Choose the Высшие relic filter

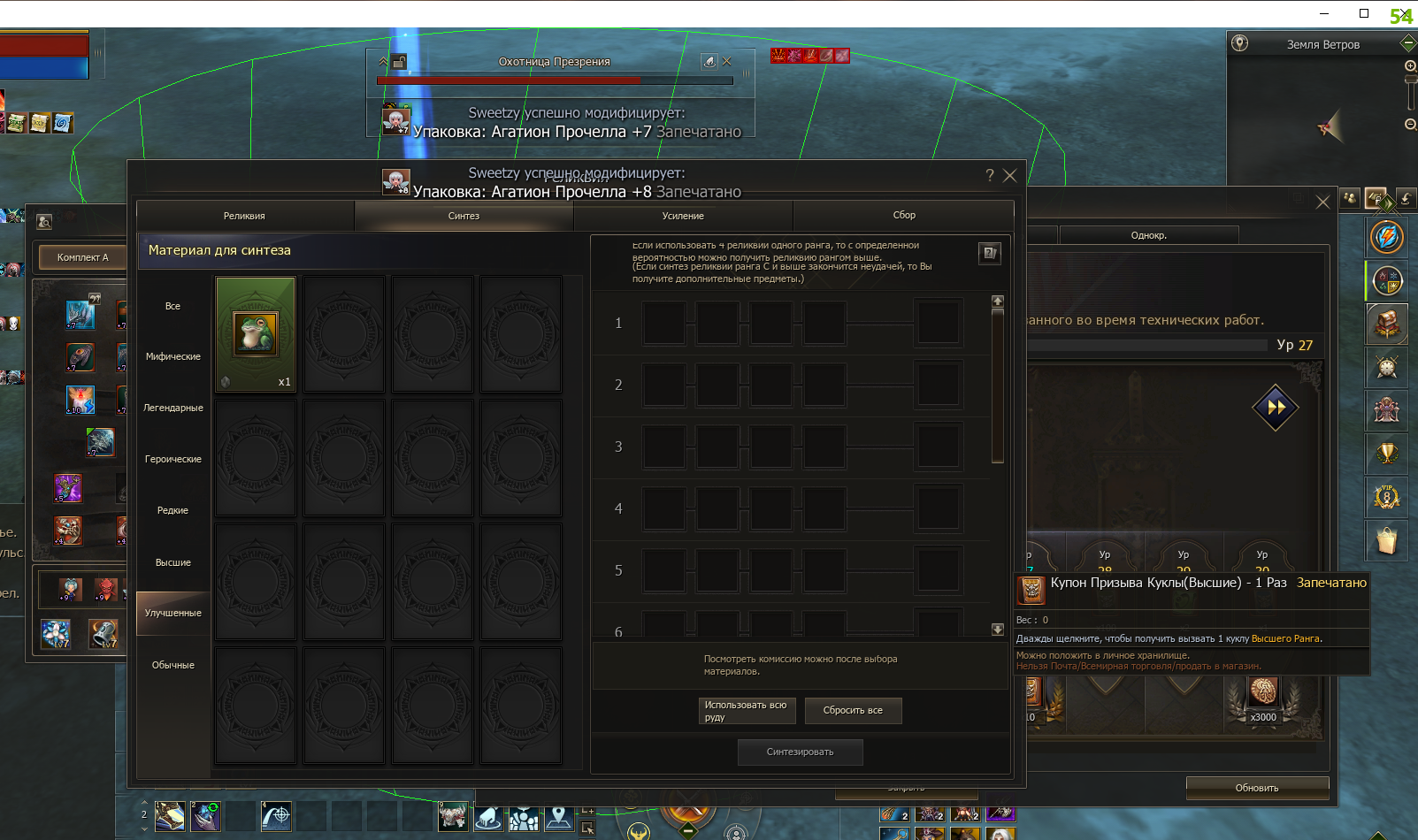[172, 562]
